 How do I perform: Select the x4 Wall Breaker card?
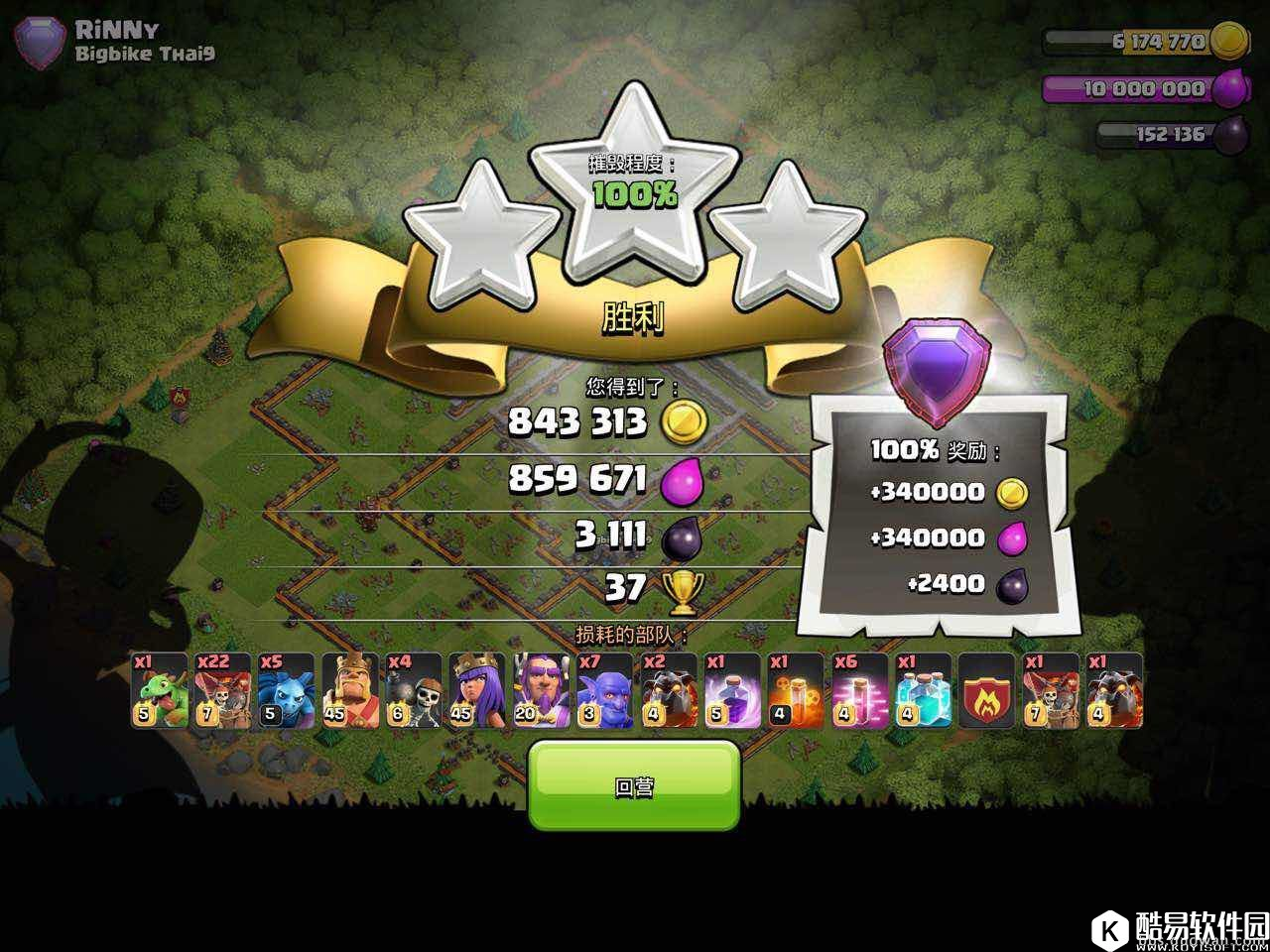[413, 690]
